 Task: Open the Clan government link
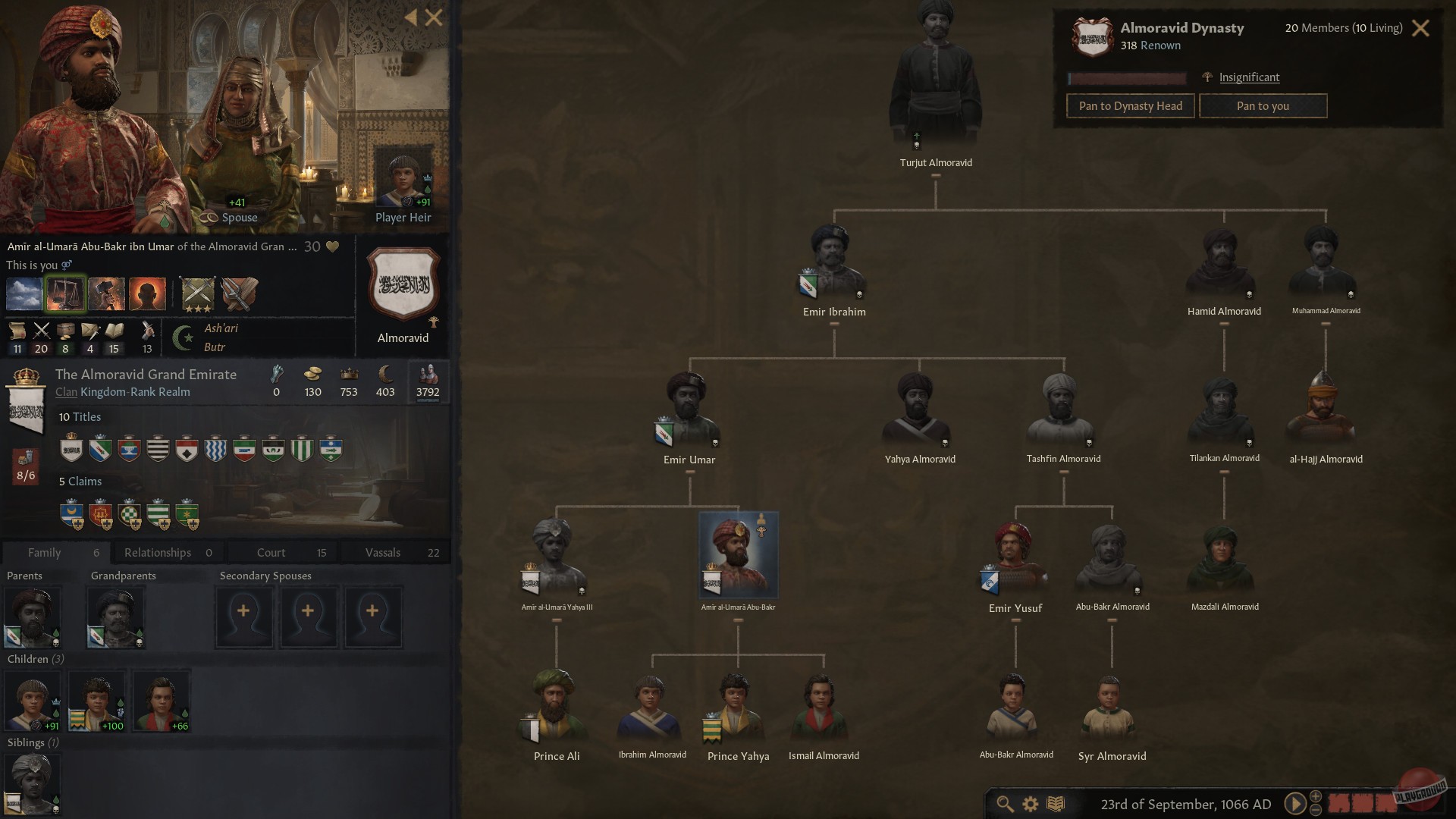[66, 392]
